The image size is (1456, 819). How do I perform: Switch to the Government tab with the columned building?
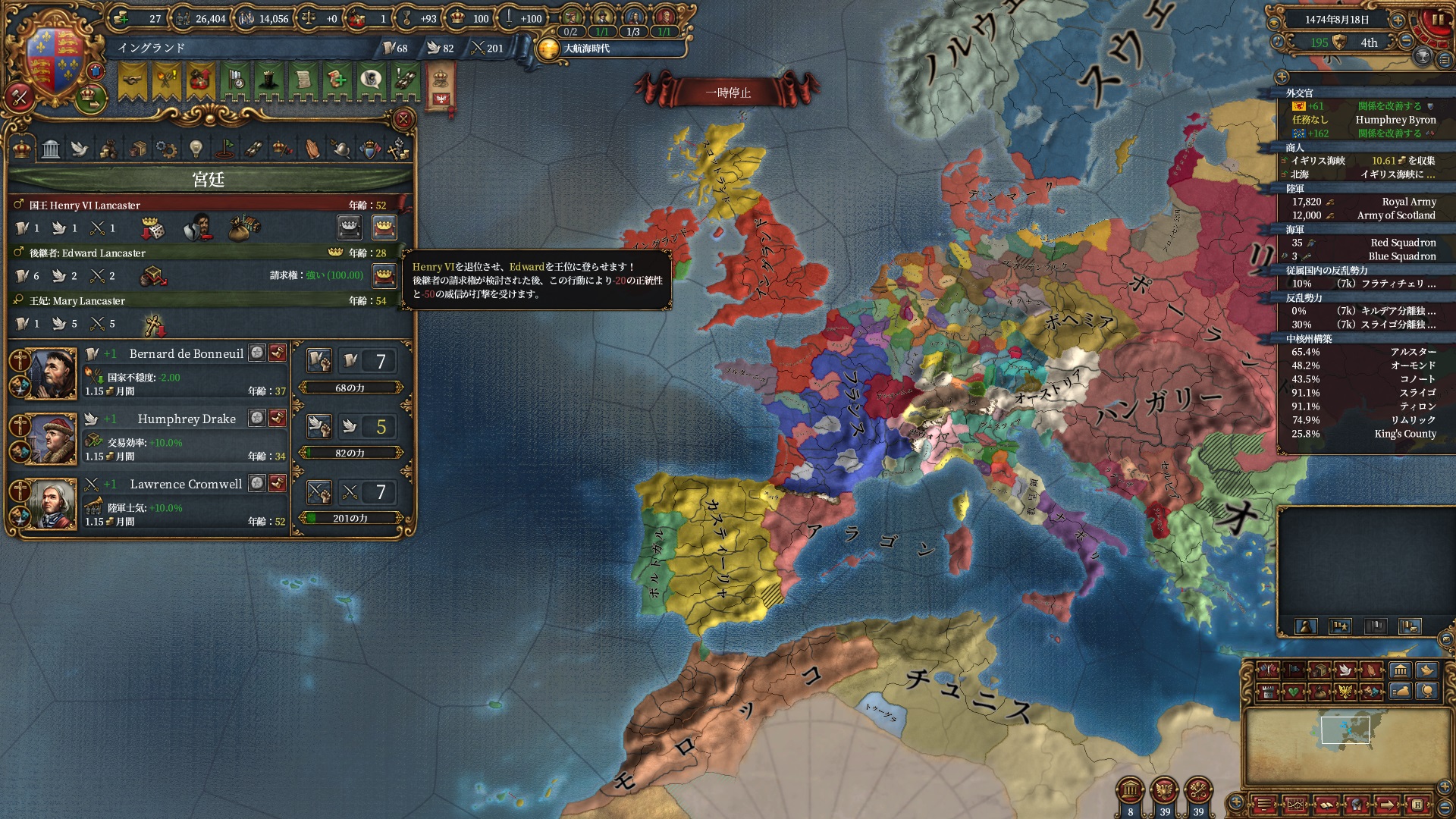tap(51, 149)
